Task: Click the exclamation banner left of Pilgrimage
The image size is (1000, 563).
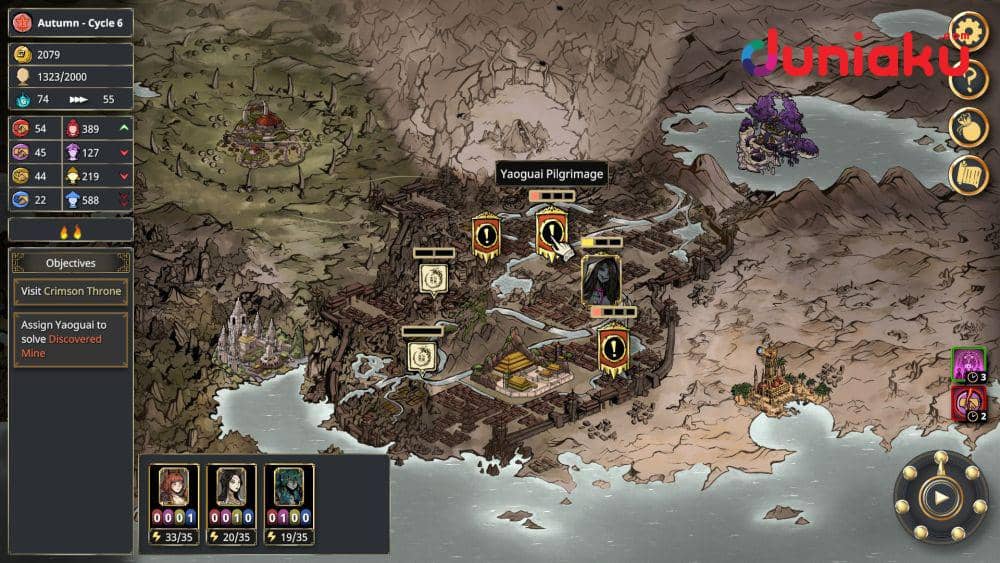Action: click(486, 237)
